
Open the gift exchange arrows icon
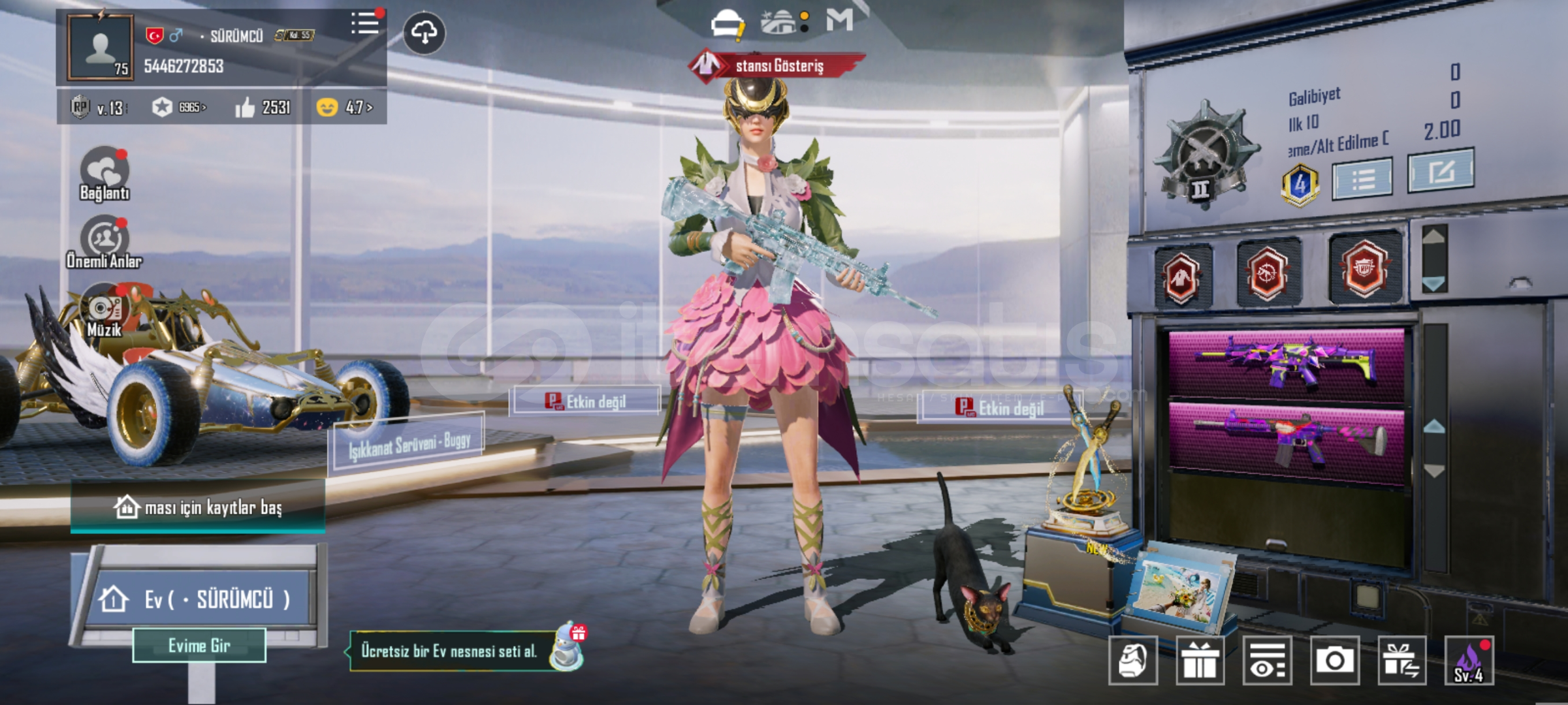(1401, 661)
